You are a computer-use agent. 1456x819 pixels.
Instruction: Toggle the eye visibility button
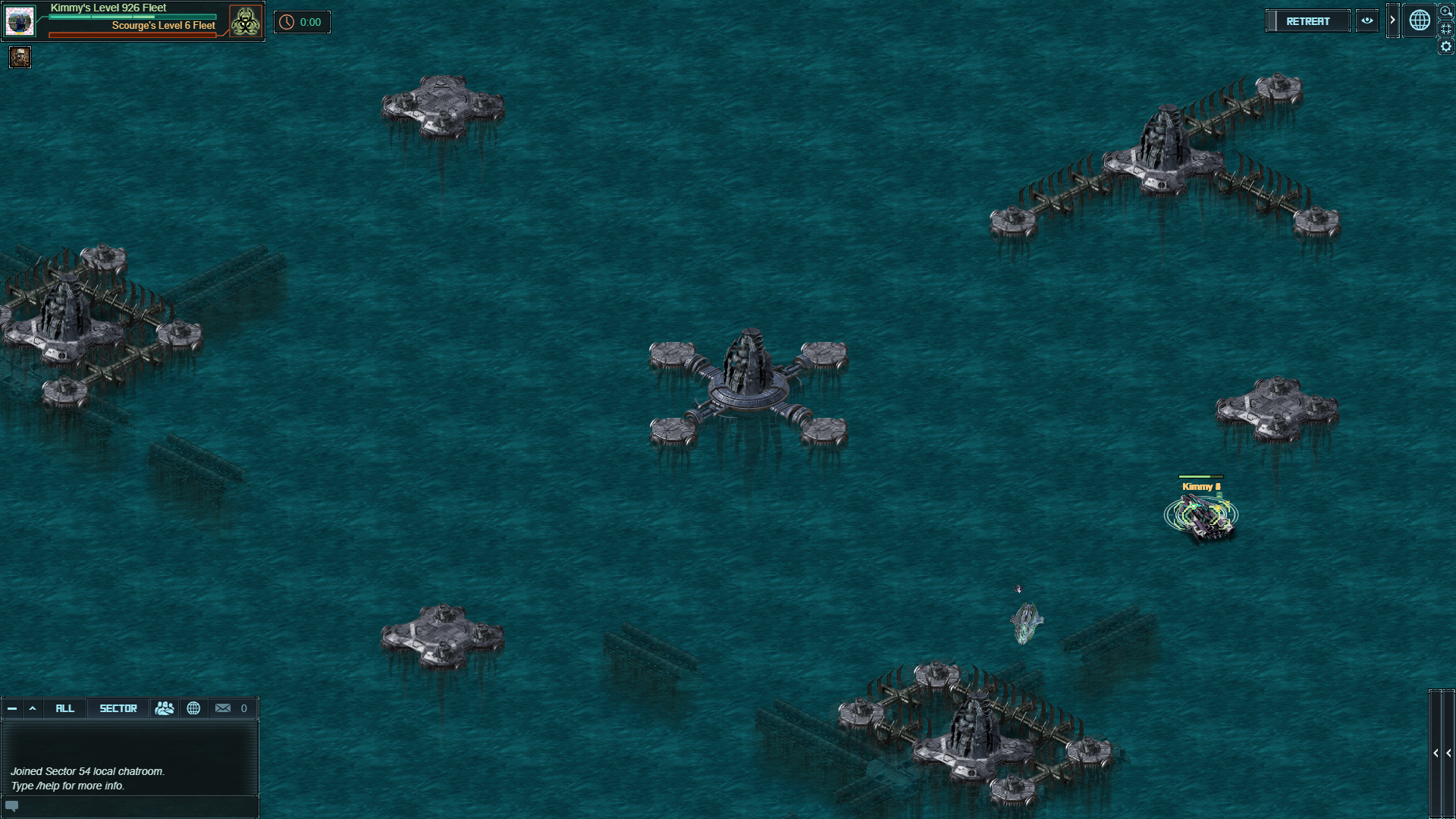tap(1367, 21)
